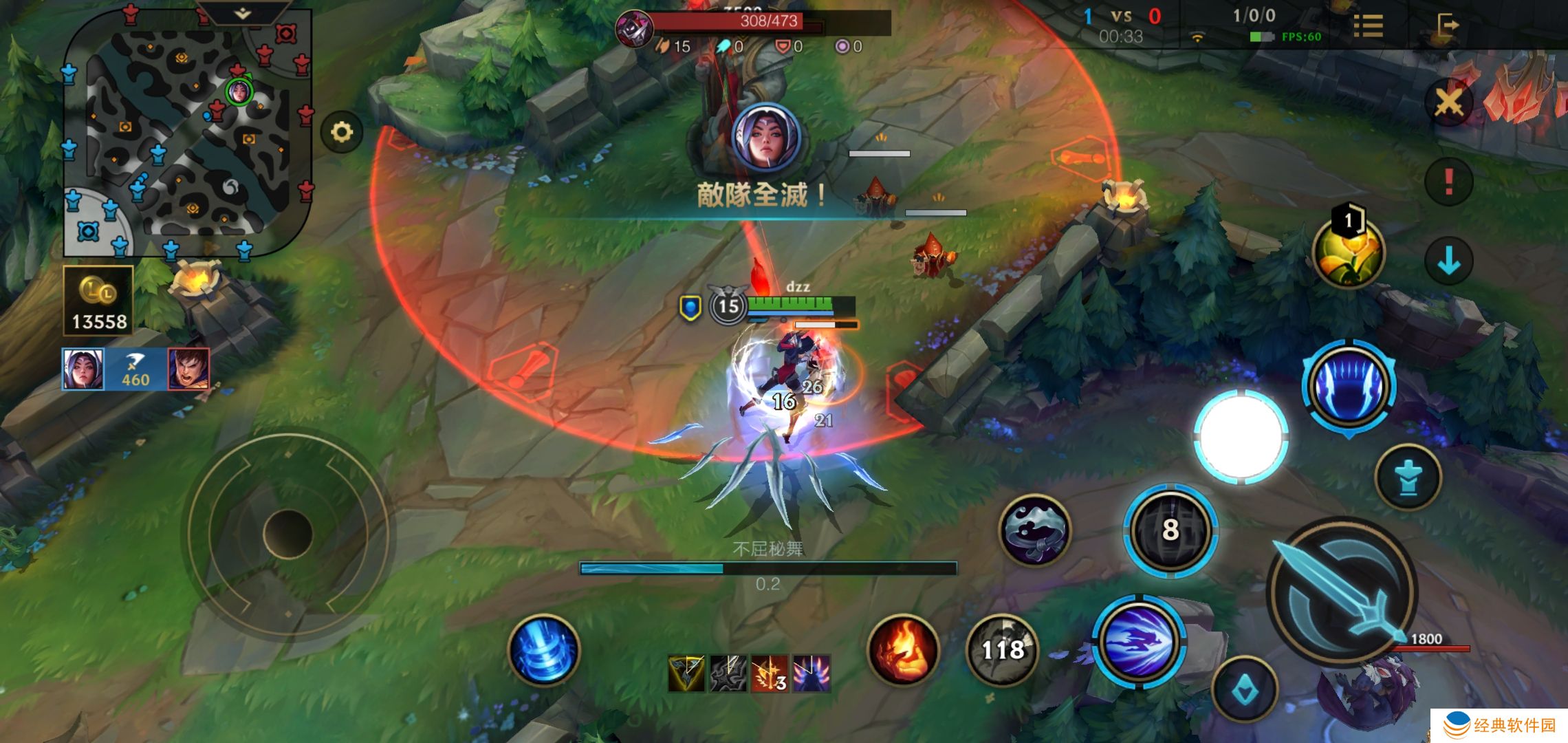Viewport: 1568px width, 743px height.
Task: Activate the blue recall button
Action: click(543, 650)
